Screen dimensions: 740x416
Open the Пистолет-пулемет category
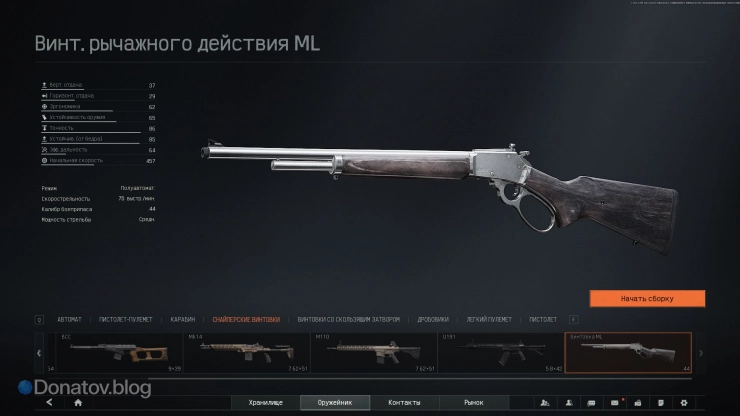click(x=126, y=320)
